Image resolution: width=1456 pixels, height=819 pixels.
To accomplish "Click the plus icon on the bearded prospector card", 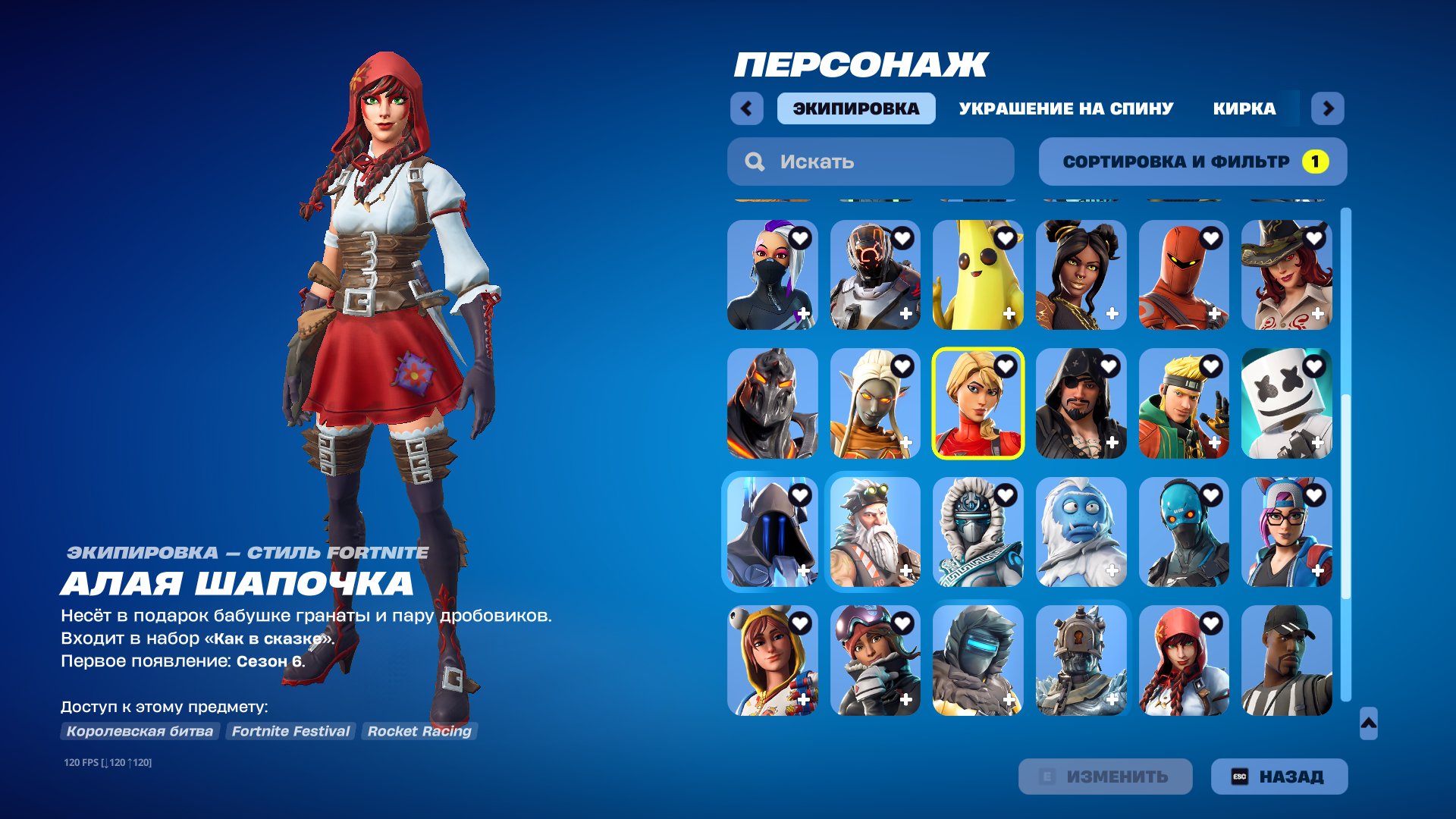I will click(905, 571).
